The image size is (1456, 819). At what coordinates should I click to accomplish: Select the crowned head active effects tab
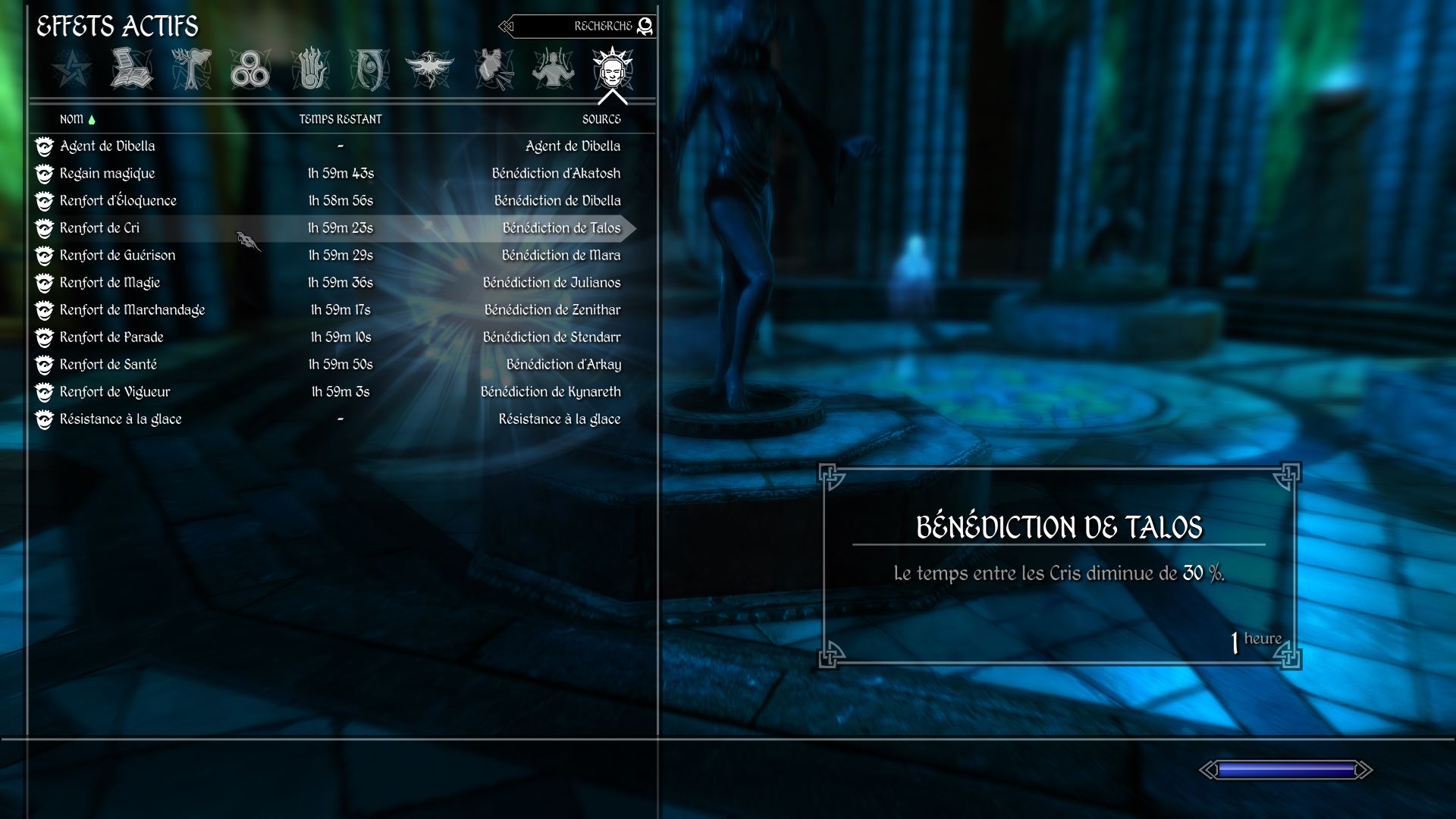(612, 69)
